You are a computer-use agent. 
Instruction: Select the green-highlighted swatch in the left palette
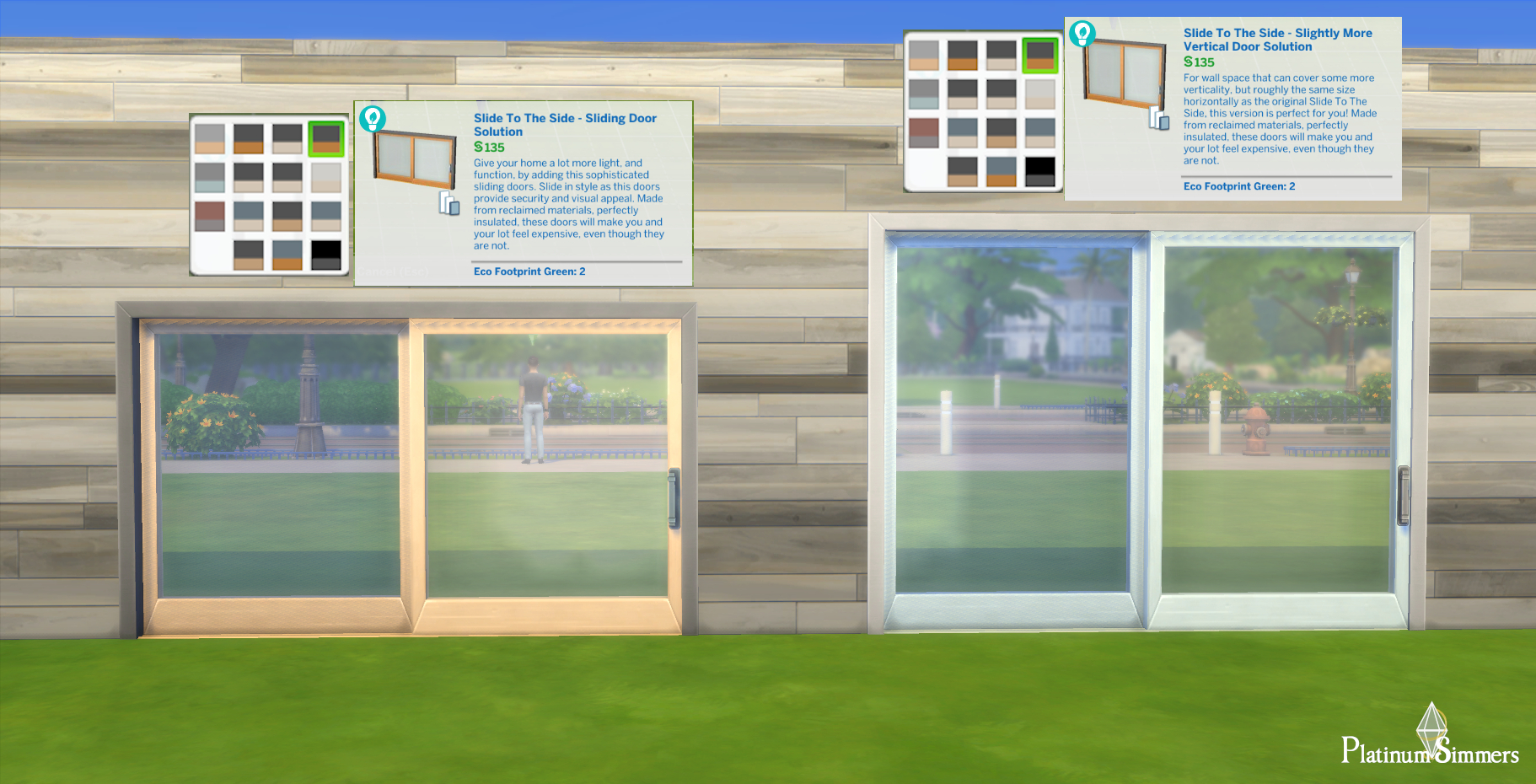tap(325, 138)
